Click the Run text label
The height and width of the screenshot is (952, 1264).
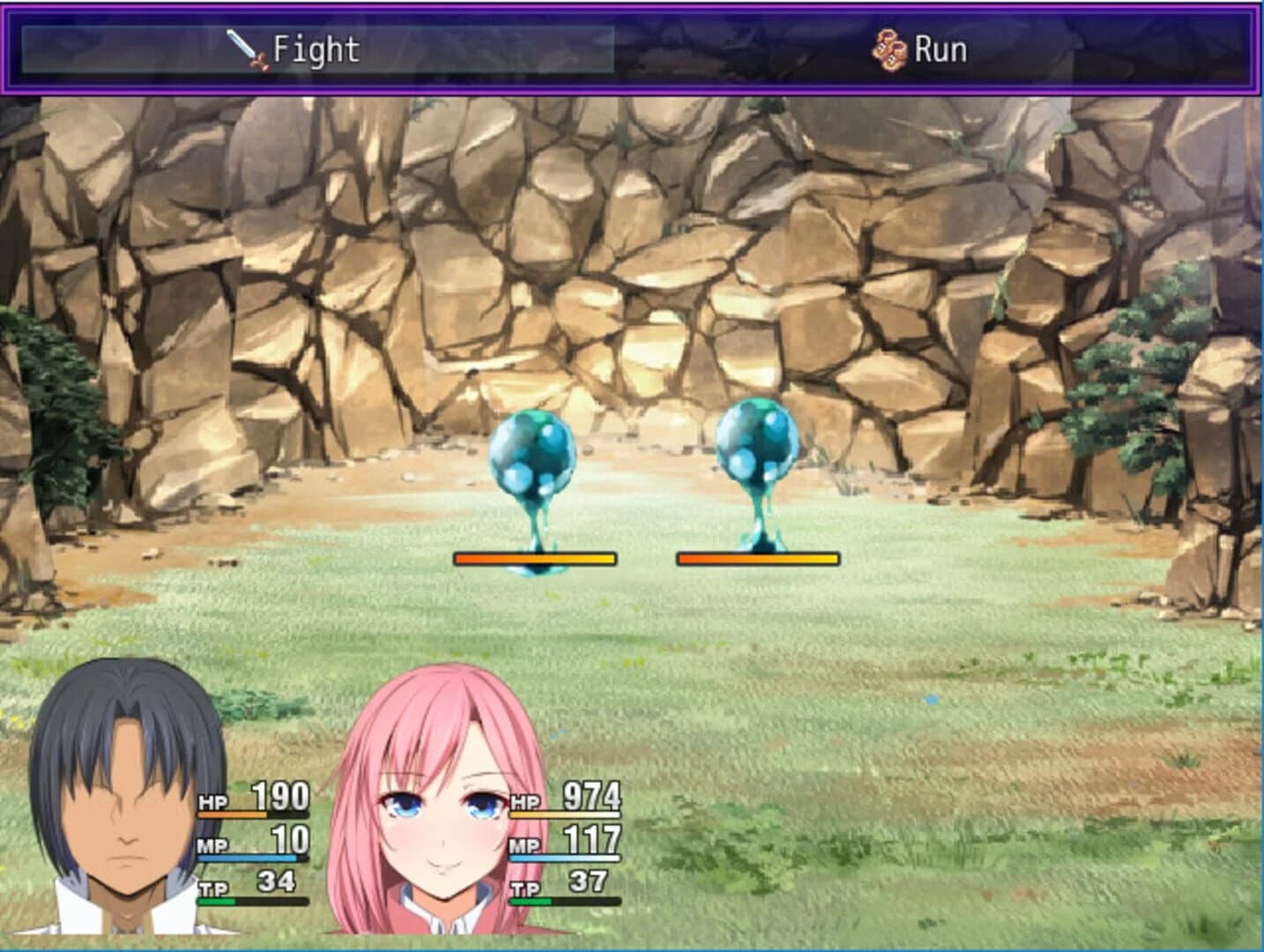pos(941,50)
